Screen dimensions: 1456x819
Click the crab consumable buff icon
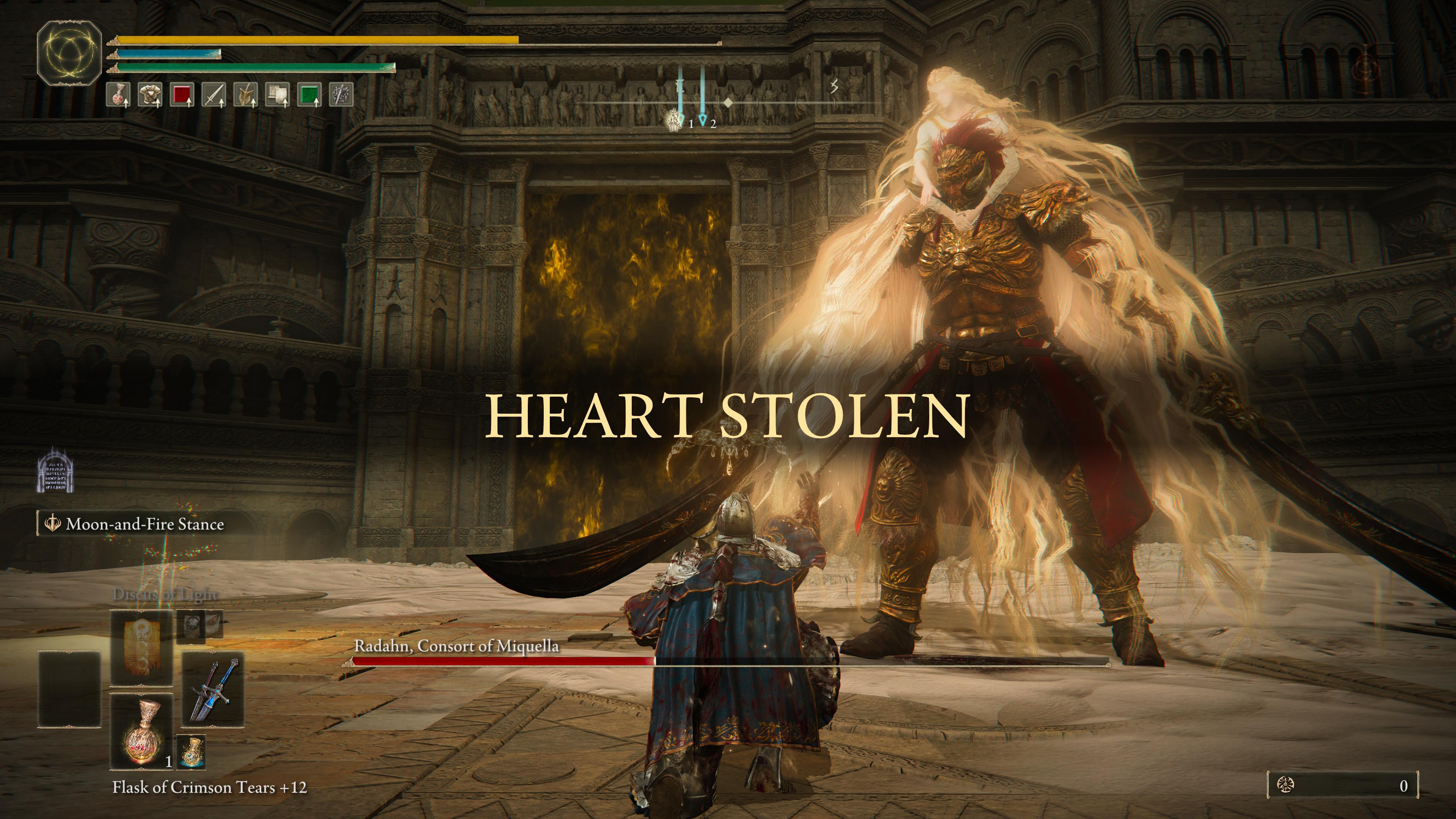[x=119, y=95]
